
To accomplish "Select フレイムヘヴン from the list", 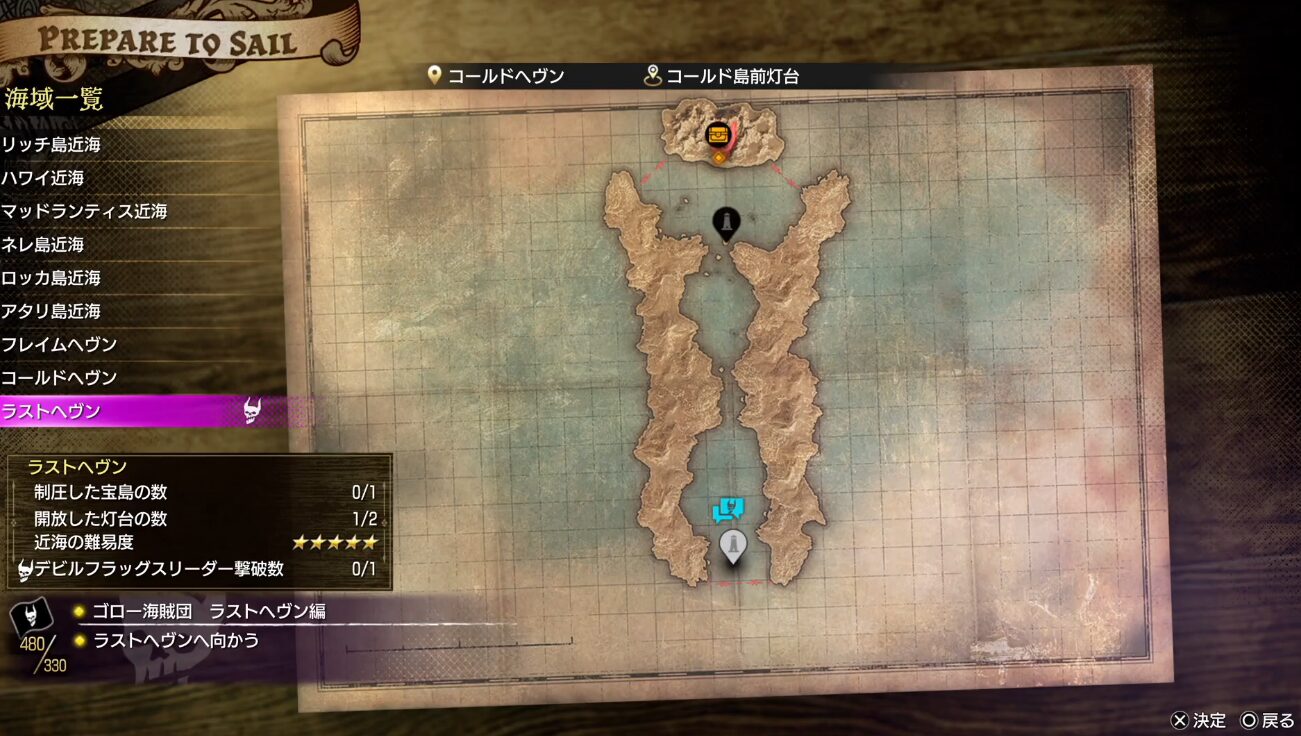I will pyautogui.click(x=59, y=344).
